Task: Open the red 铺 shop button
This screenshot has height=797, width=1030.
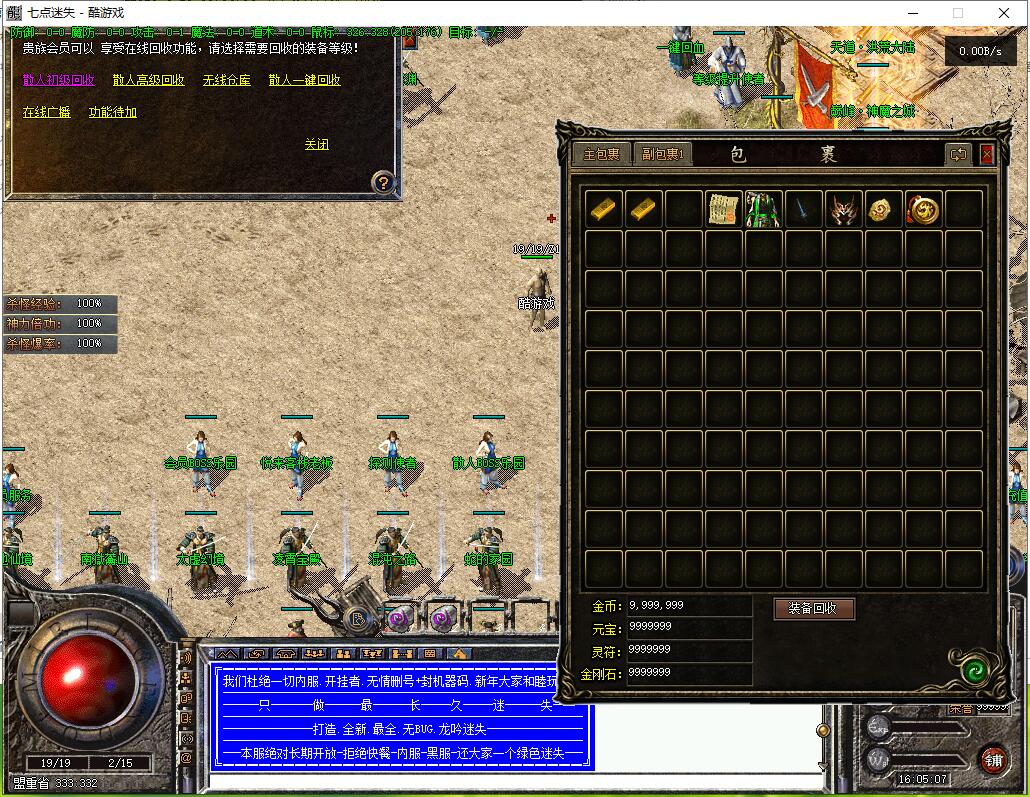Action: 993,758
